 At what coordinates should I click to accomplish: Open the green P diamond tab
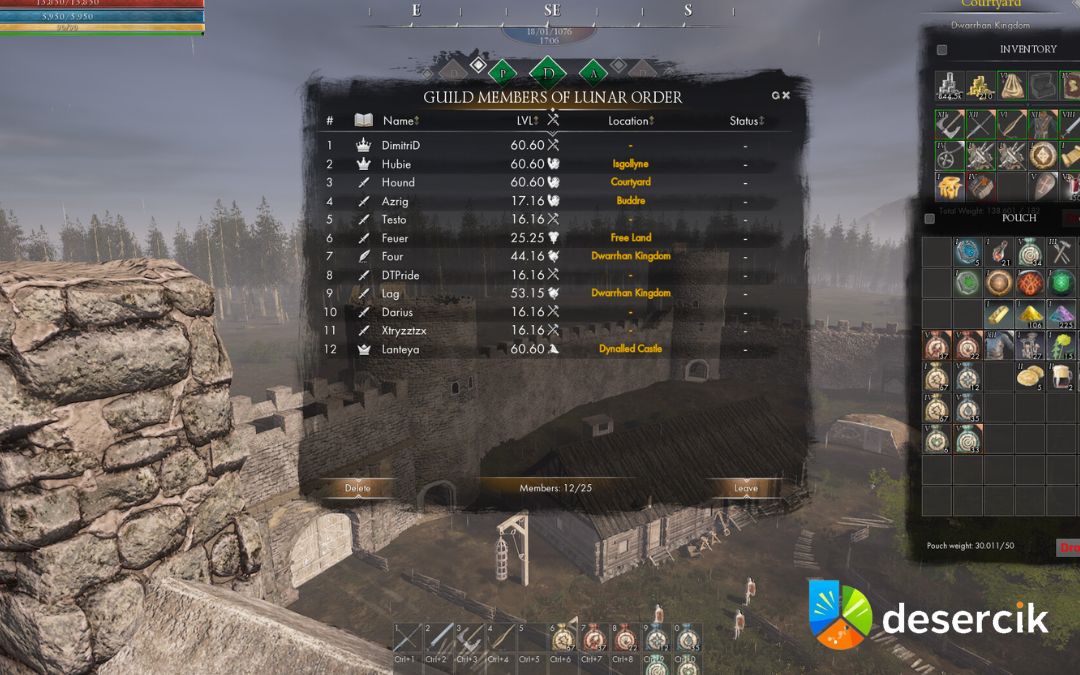click(503, 72)
